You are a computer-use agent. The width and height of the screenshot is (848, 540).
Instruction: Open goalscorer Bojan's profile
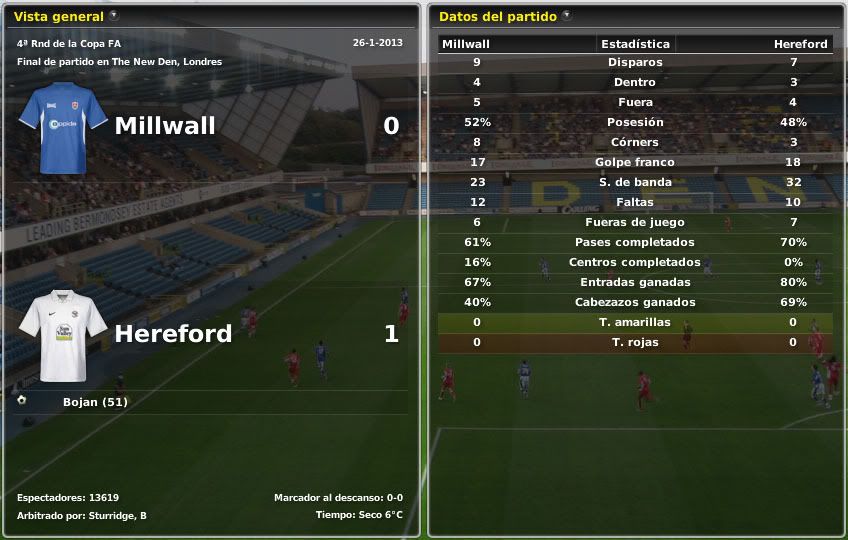coord(95,402)
